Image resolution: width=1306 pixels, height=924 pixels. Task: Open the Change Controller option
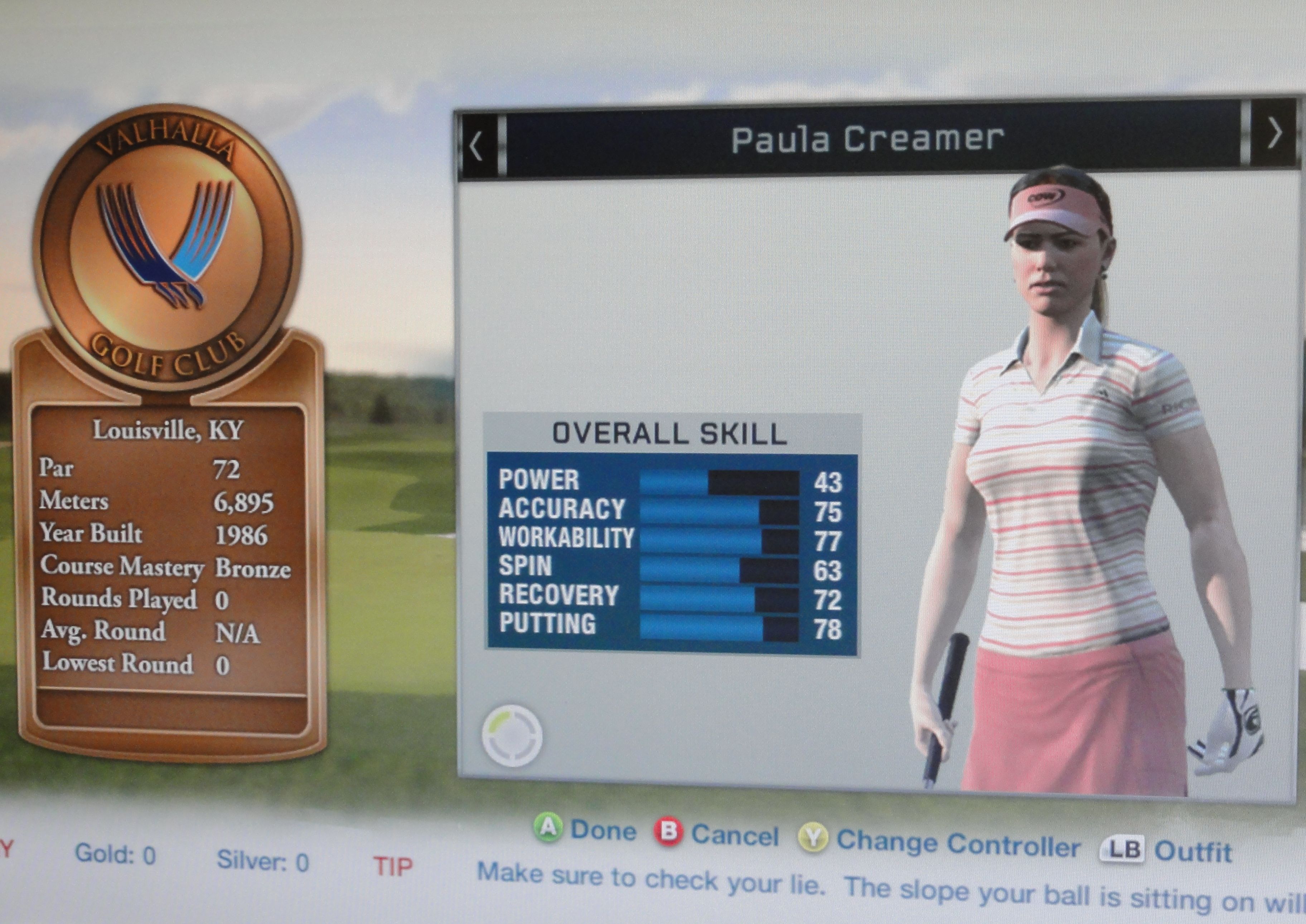[x=939, y=843]
